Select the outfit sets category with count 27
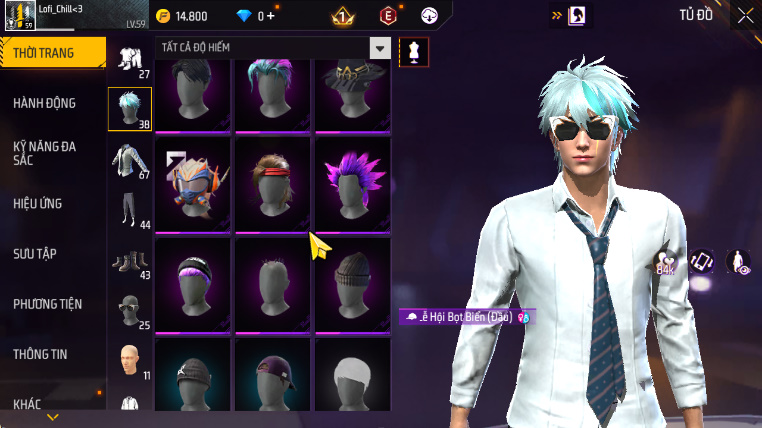The width and height of the screenshot is (762, 428). [130, 59]
